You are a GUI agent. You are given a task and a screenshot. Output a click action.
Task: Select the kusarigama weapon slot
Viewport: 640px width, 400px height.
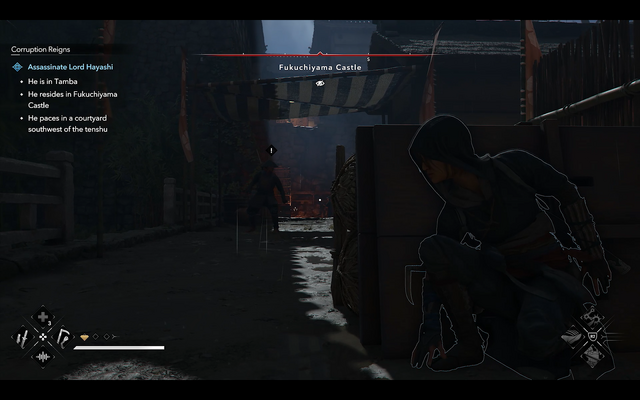tap(61, 337)
